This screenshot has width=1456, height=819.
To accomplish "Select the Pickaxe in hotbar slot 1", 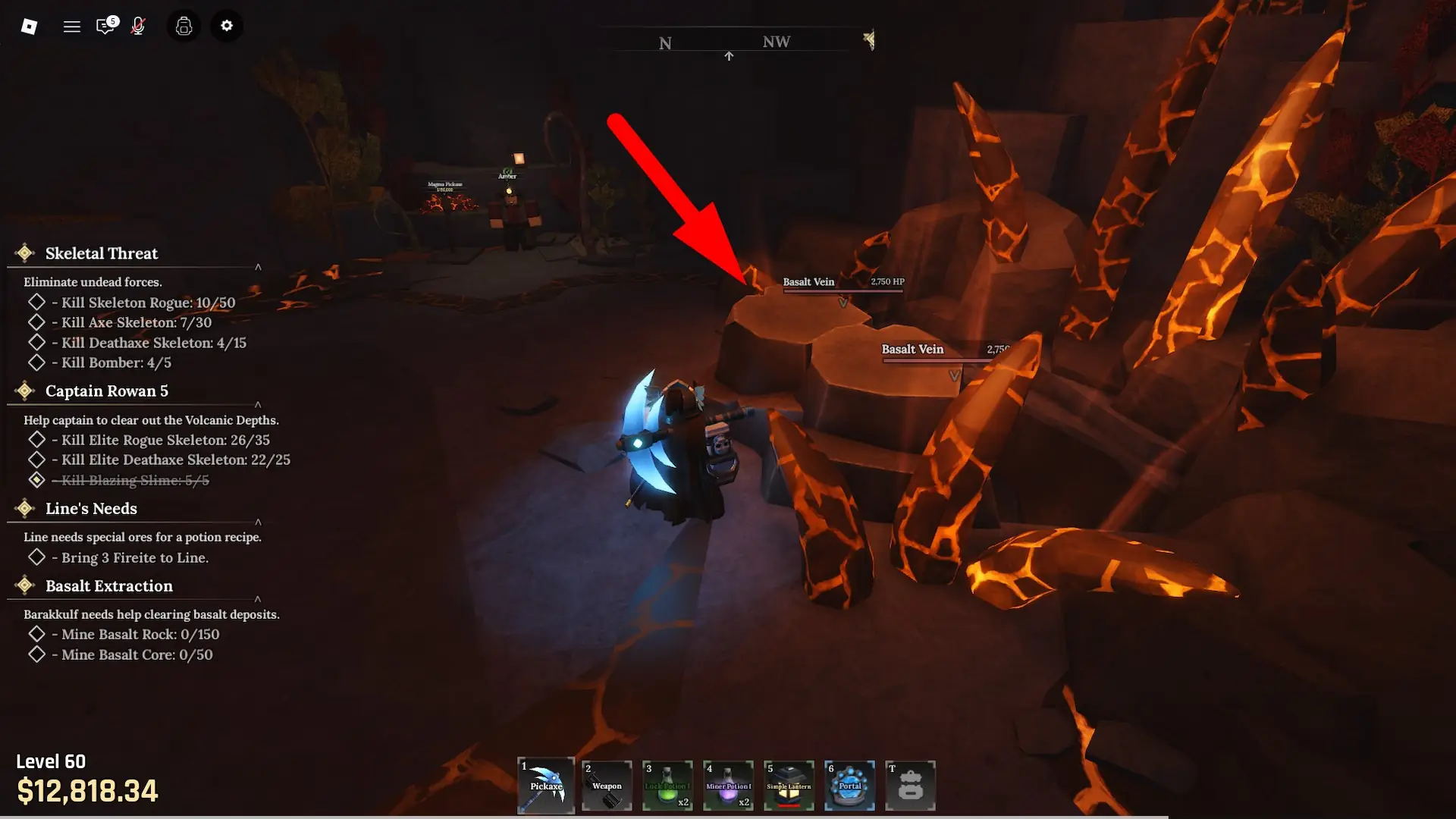I will 545,786.
